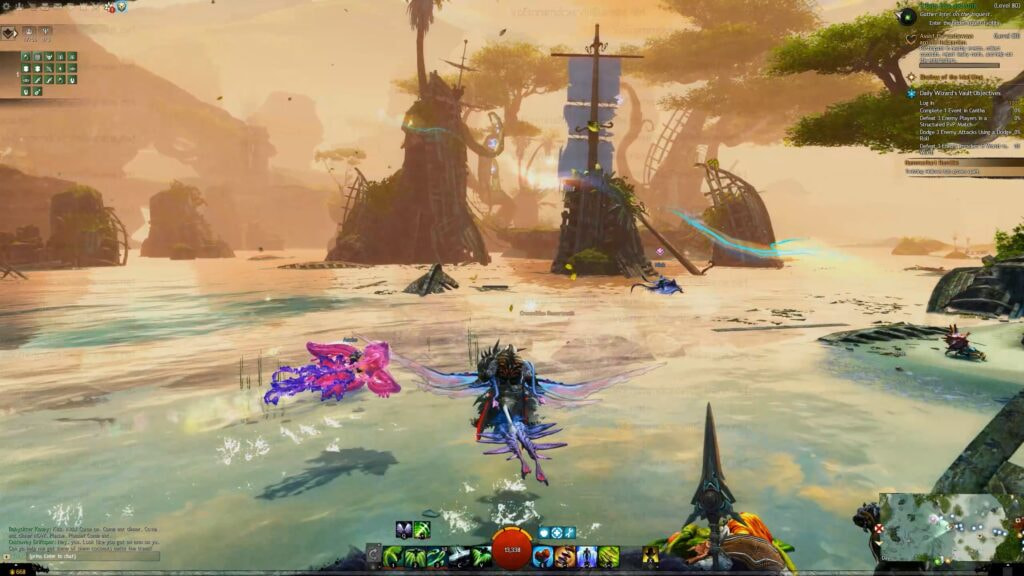Screen dimensions: 1024x576
Task: Activate the striped paw utility skill
Action: click(x=564, y=556)
